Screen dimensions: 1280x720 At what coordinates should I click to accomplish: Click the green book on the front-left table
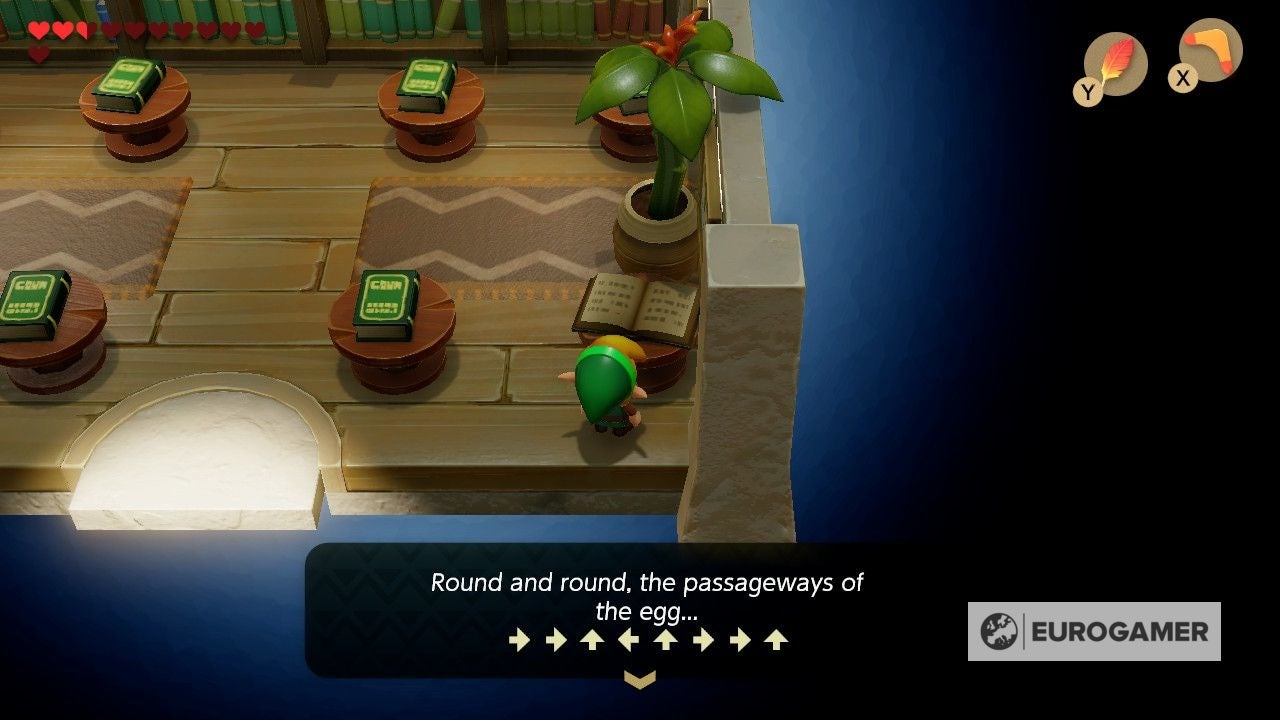pyautogui.click(x=32, y=300)
